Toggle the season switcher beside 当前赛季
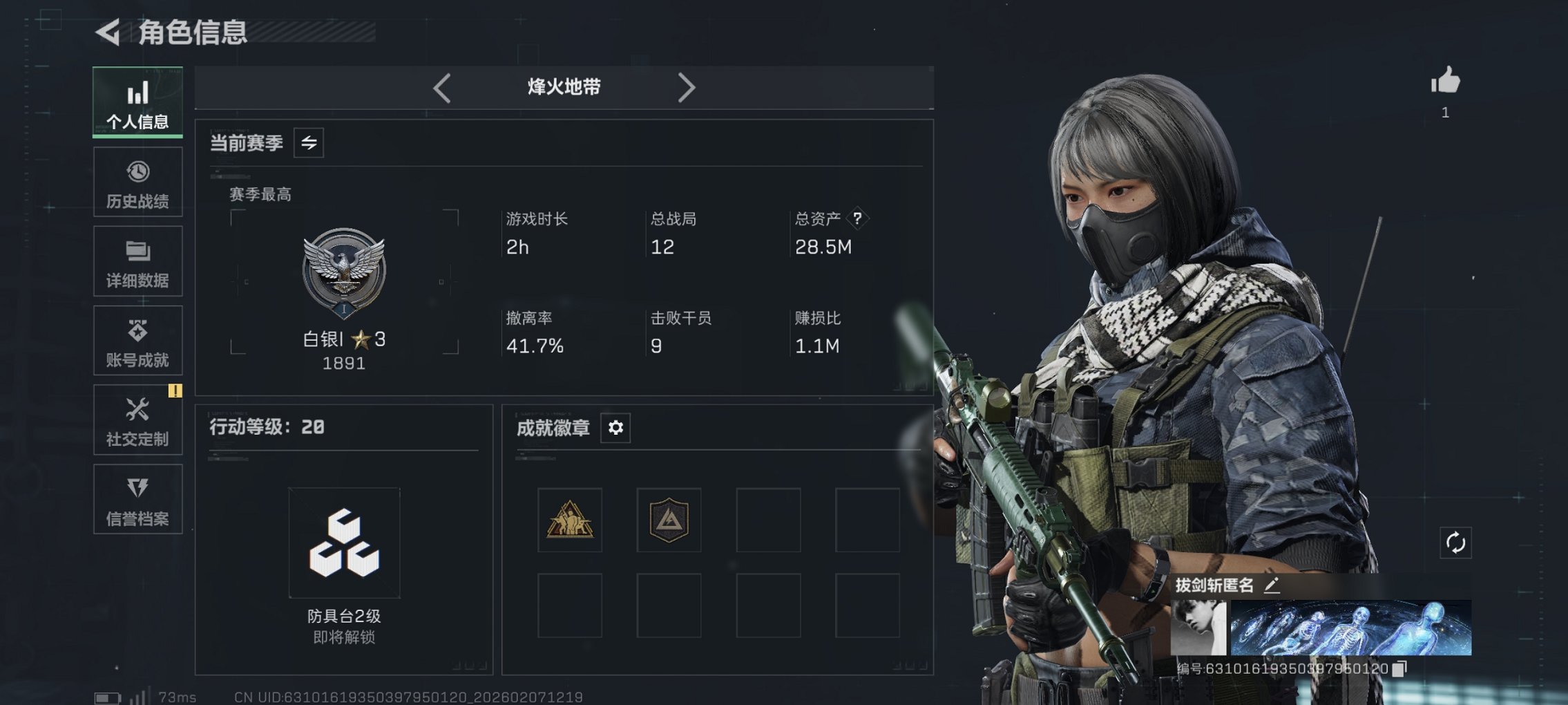 coord(309,144)
